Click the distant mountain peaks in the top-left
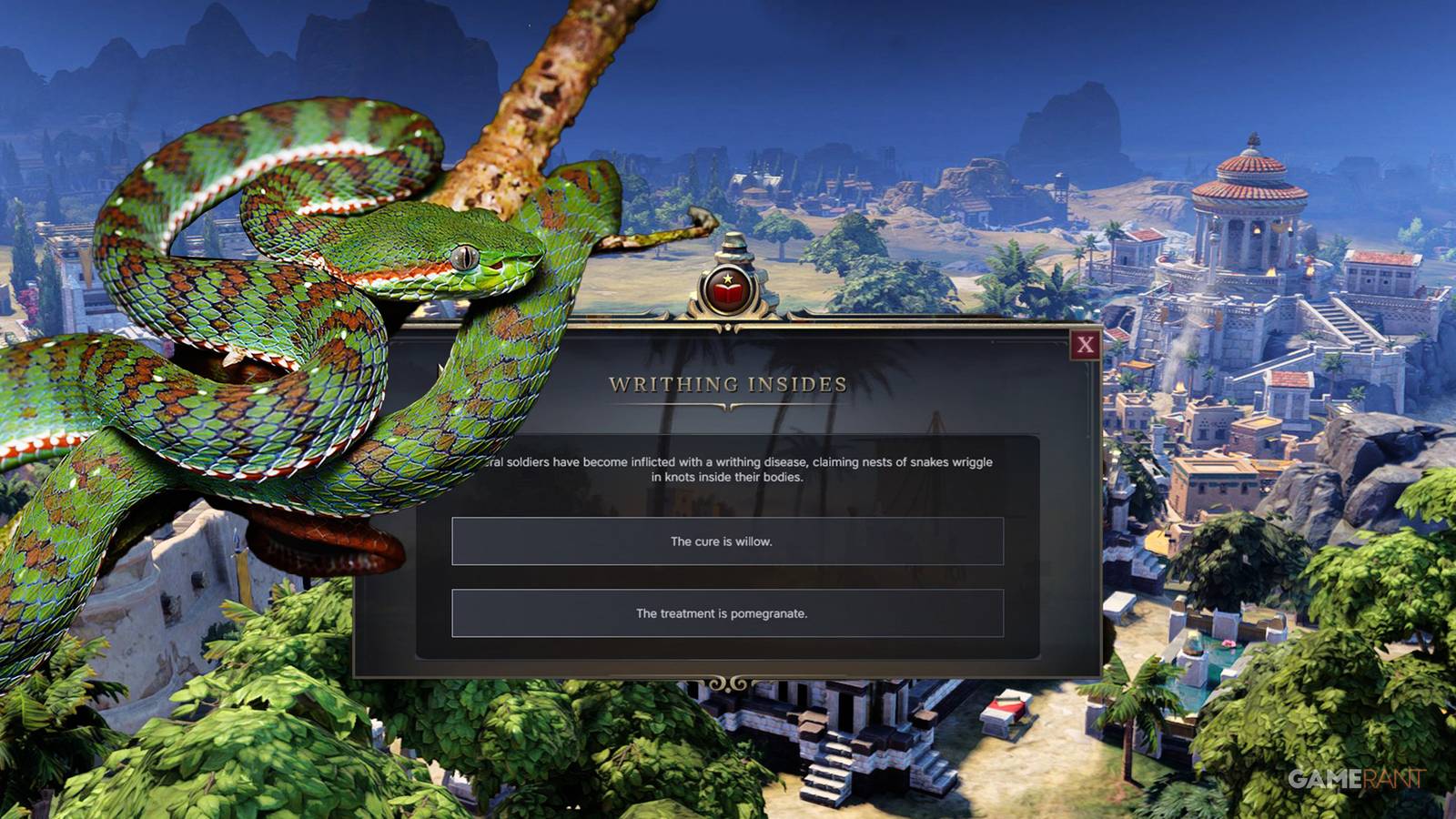This screenshot has width=1456, height=819. pyautogui.click(x=218, y=55)
